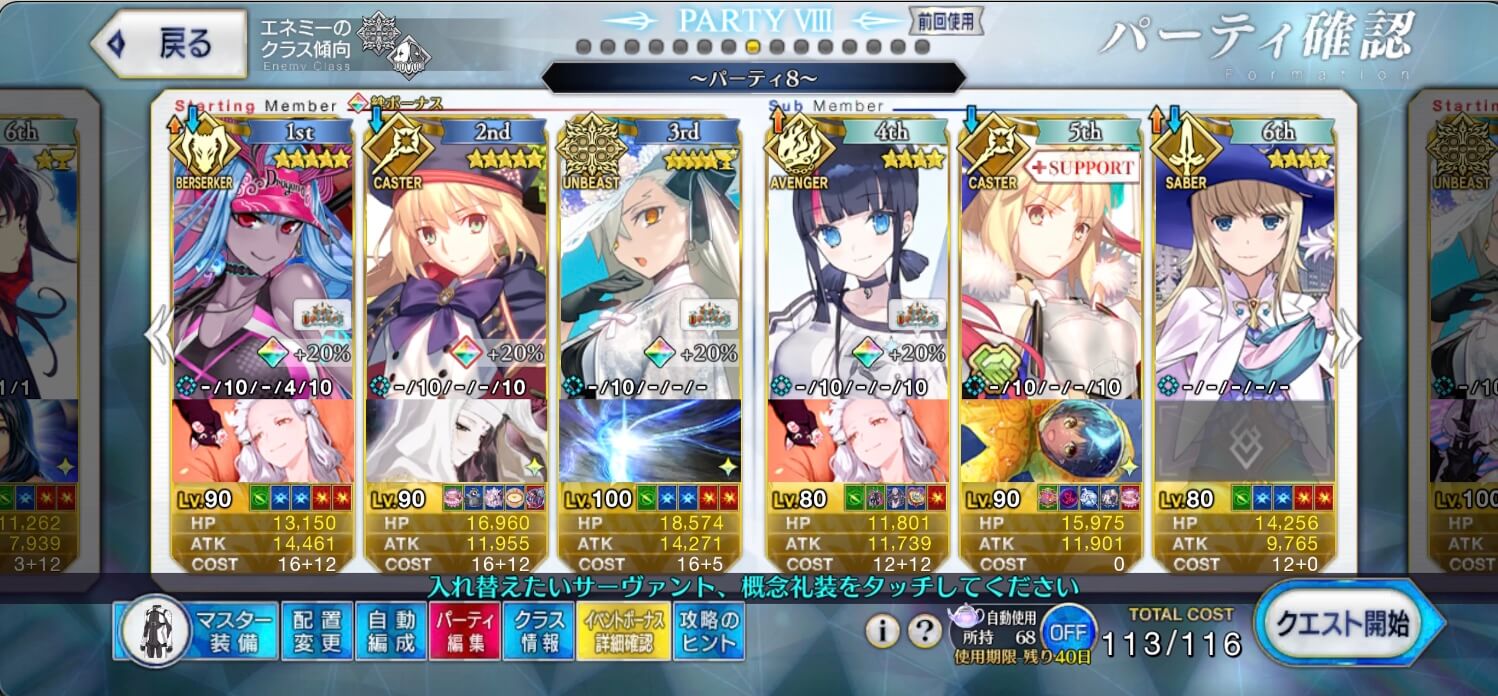Open the 配置変更 arrangement button
The image size is (1498, 696).
[x=317, y=631]
